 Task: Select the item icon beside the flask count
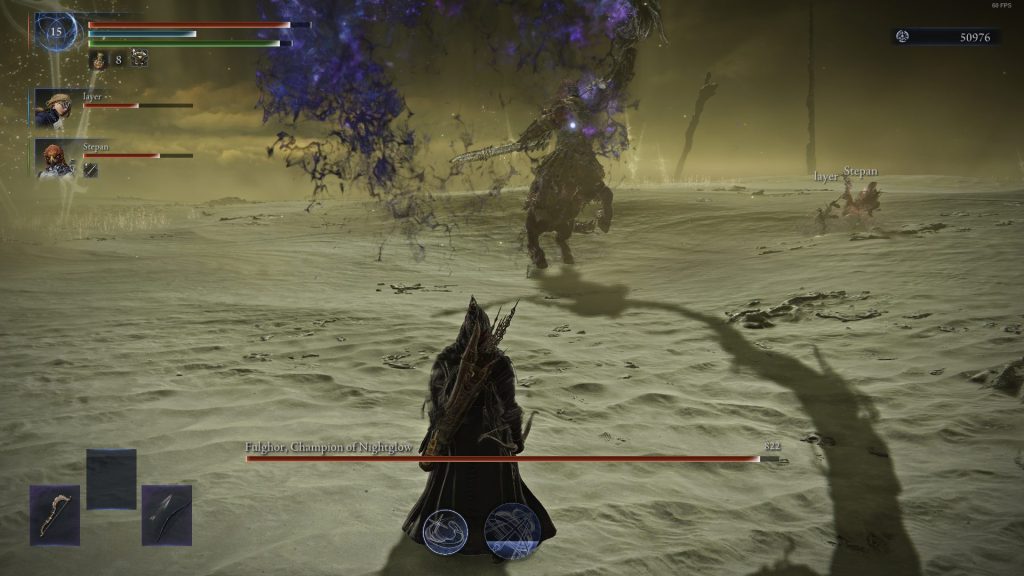138,60
